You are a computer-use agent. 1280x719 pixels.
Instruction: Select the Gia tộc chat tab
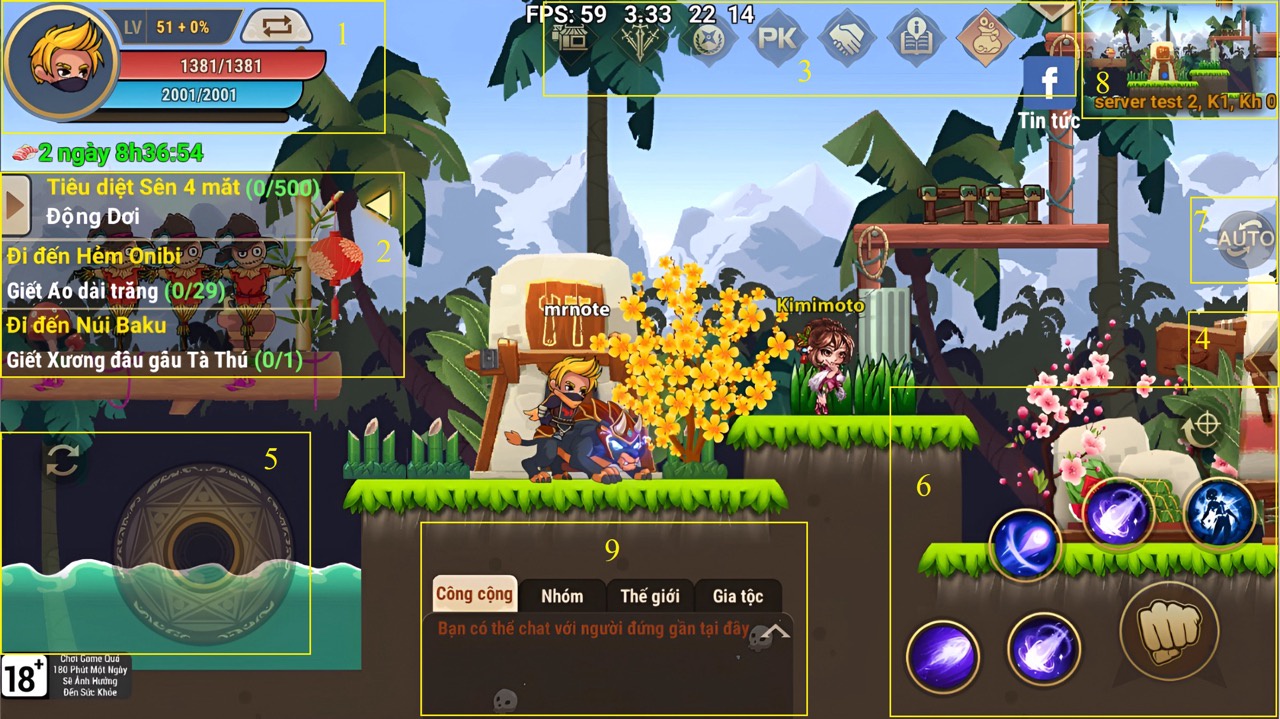(x=738, y=596)
